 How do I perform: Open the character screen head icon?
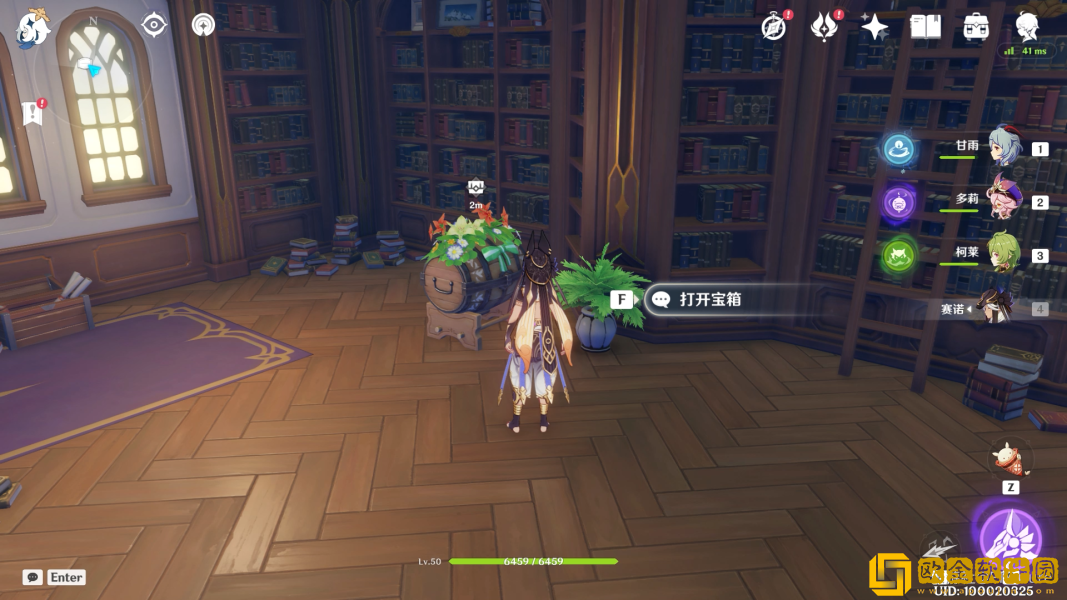tap(1027, 27)
